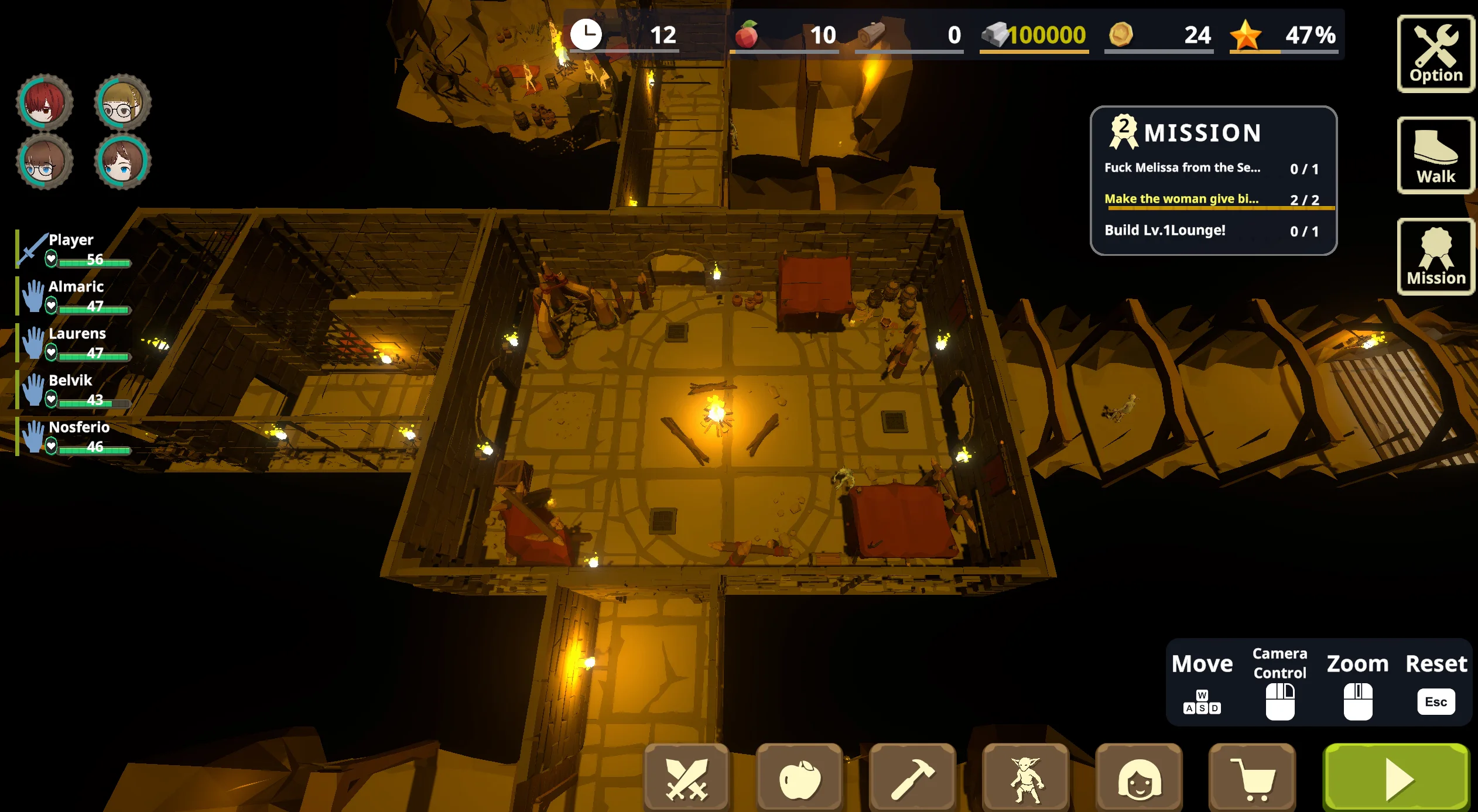Open the crossed swords battle menu
The image size is (1478, 812).
pyautogui.click(x=687, y=778)
